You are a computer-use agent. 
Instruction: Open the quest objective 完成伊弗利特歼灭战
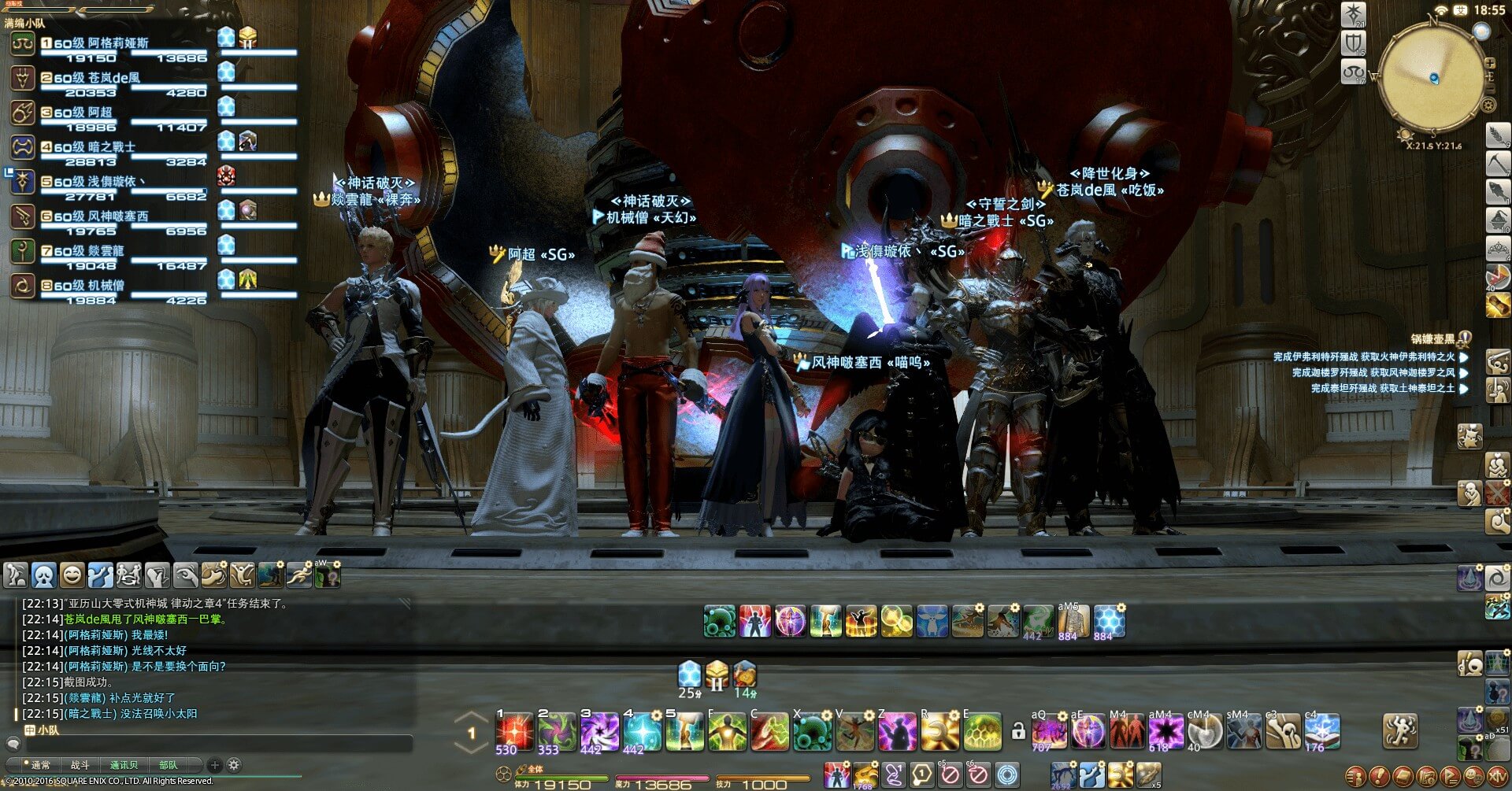pos(1364,357)
